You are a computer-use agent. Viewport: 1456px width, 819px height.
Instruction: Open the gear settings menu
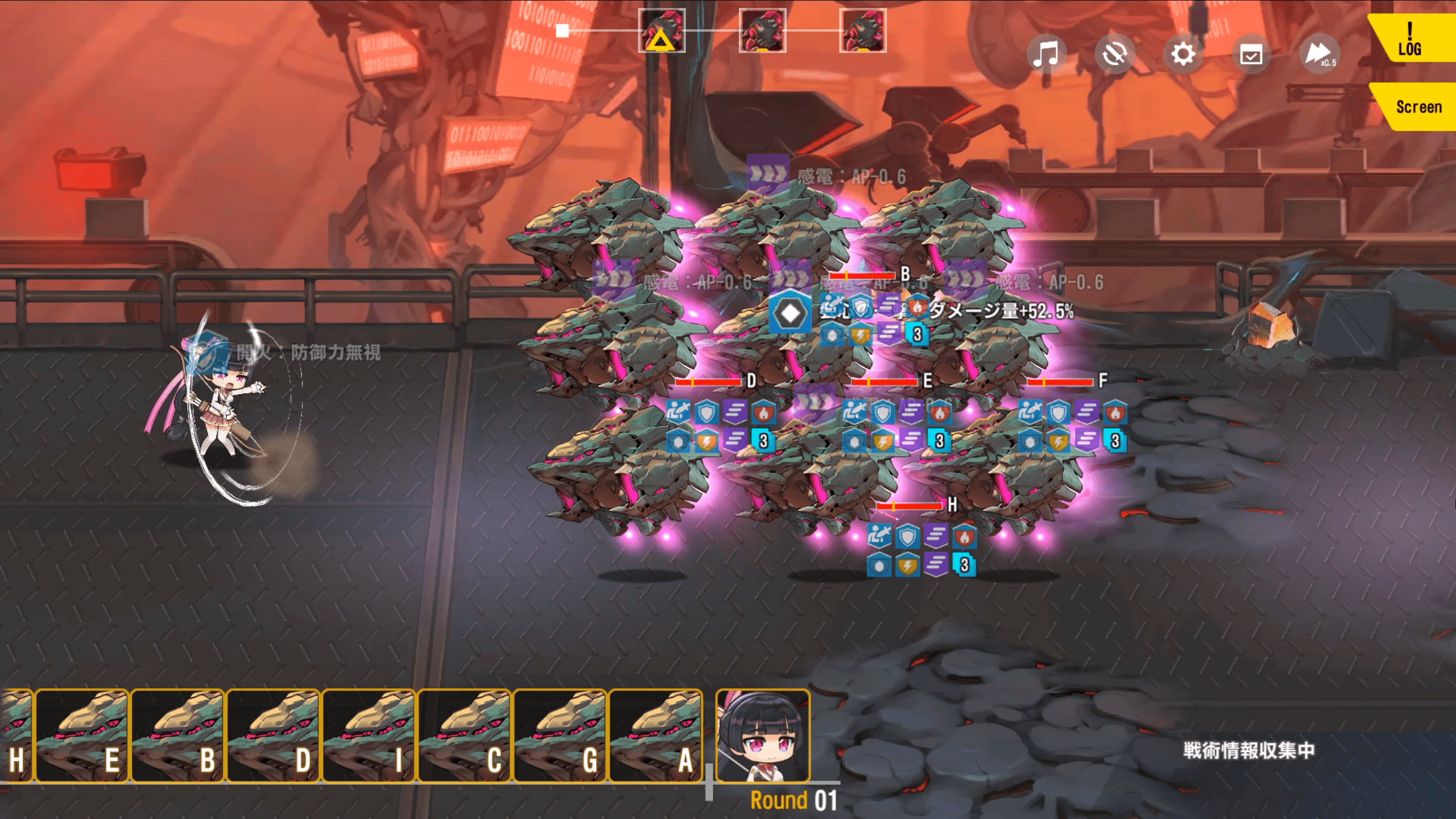click(1183, 55)
